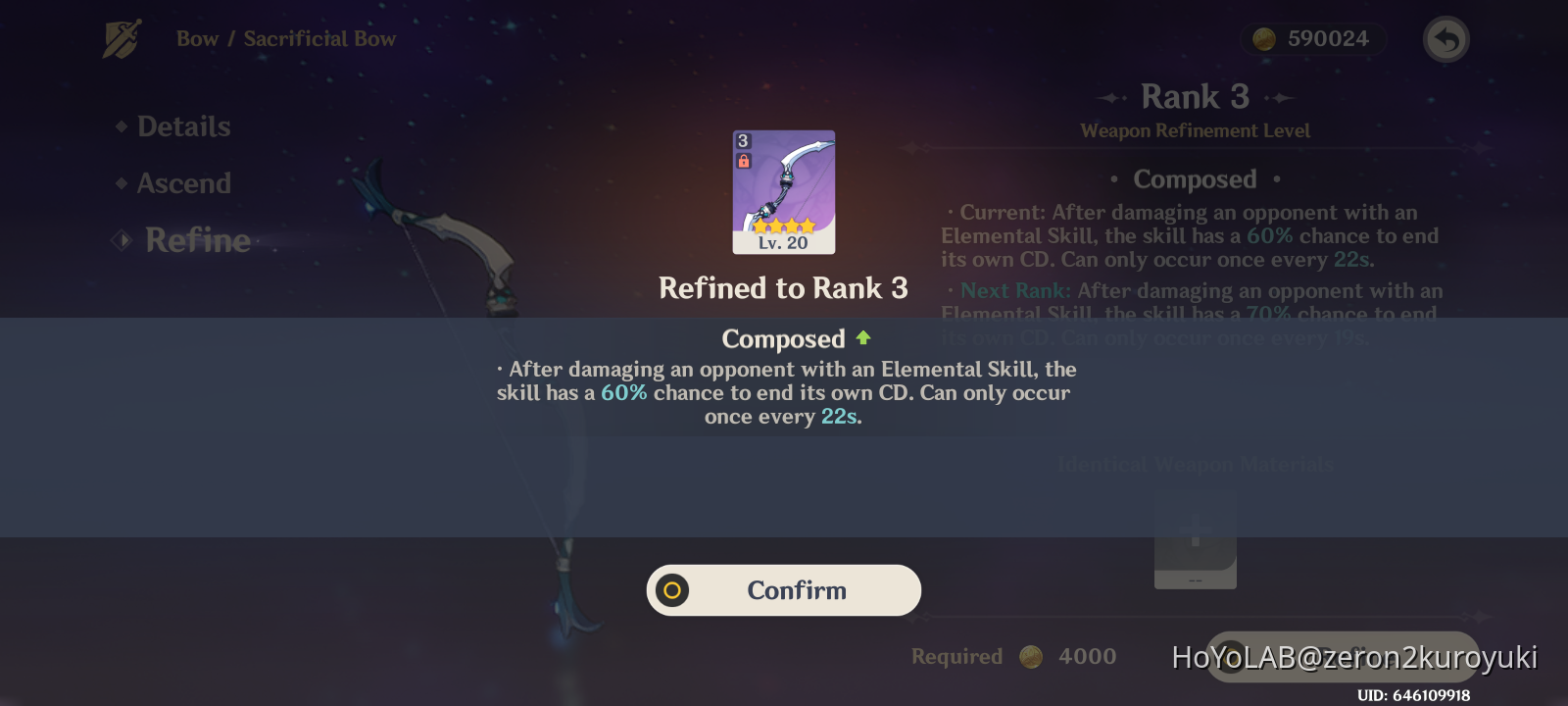Click the Sacrificial Bow Lv. 20 thumbnail
Viewport: 1568px width, 706px height.
(x=783, y=191)
